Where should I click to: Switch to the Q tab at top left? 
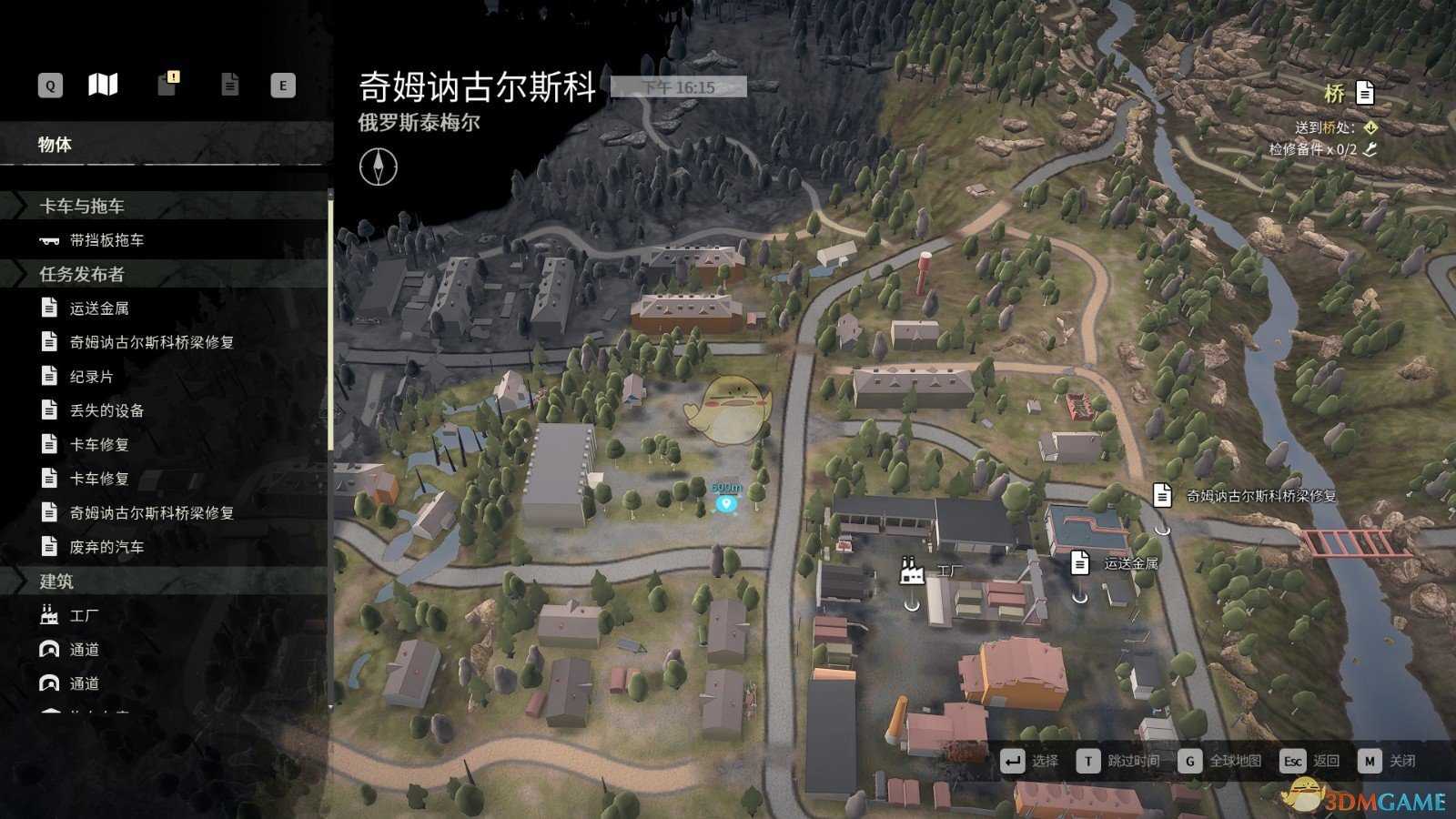[48, 85]
